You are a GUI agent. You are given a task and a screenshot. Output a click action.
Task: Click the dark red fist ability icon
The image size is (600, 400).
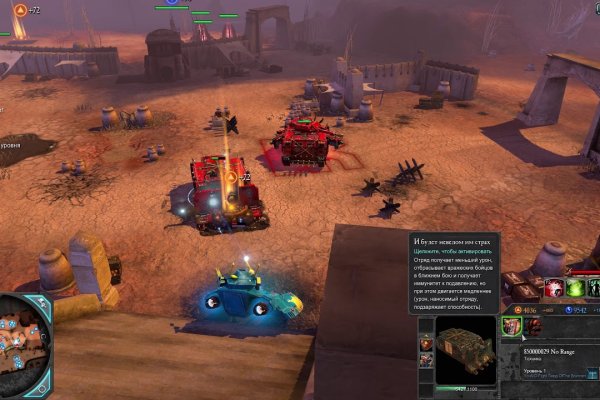click(532, 326)
